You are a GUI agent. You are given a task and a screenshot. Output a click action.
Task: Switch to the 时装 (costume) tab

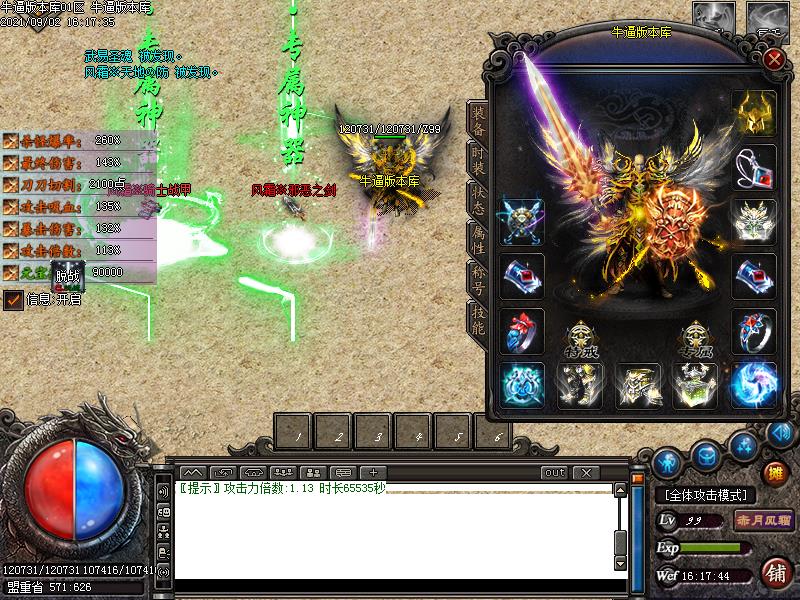478,158
